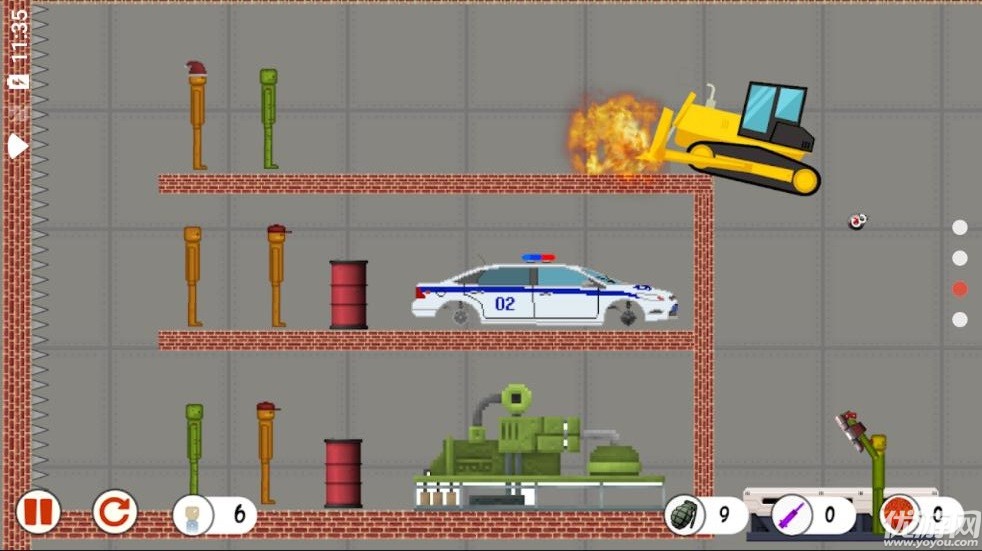982x551 pixels.
Task: Pause the game with the pause button
Action: click(38, 513)
